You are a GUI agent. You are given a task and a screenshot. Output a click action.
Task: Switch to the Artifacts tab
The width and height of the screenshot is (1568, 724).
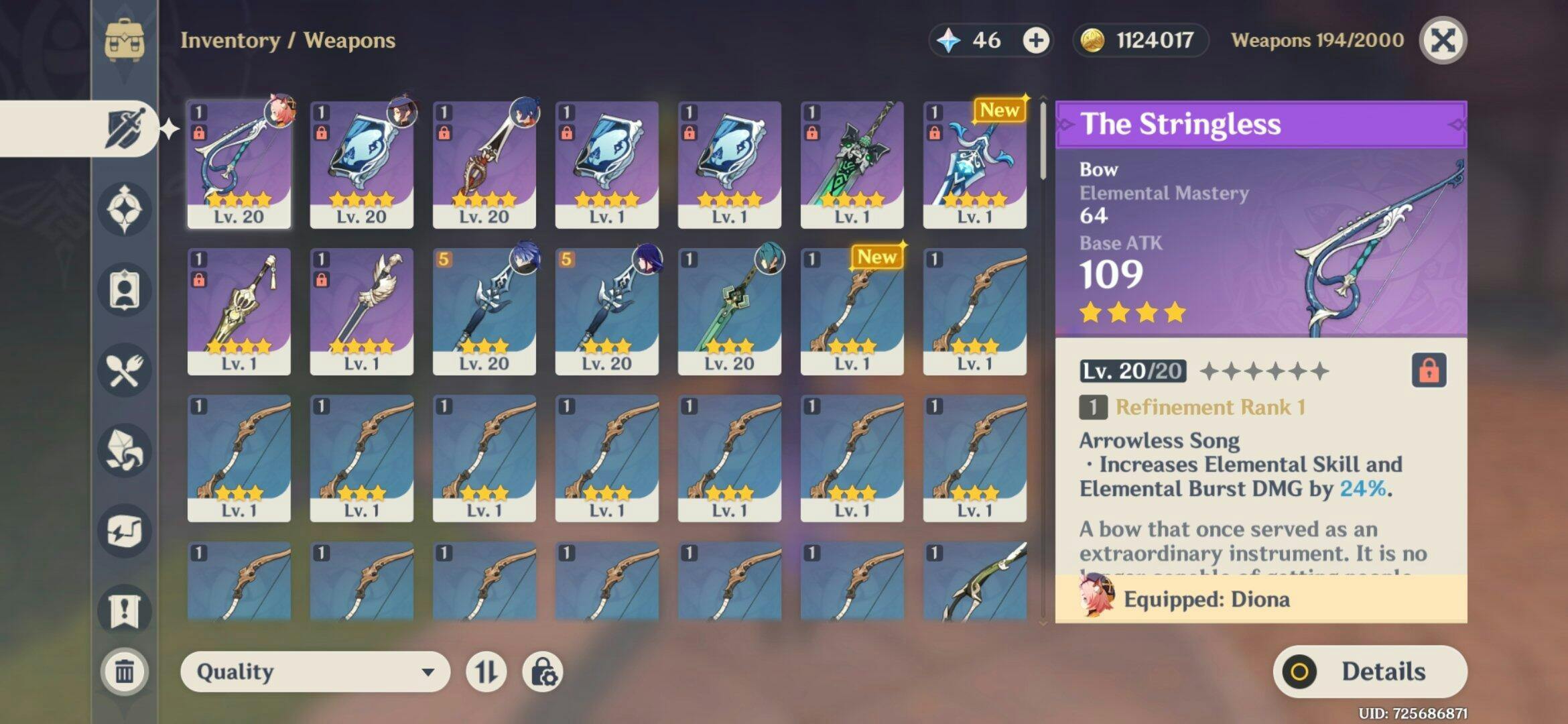click(125, 208)
